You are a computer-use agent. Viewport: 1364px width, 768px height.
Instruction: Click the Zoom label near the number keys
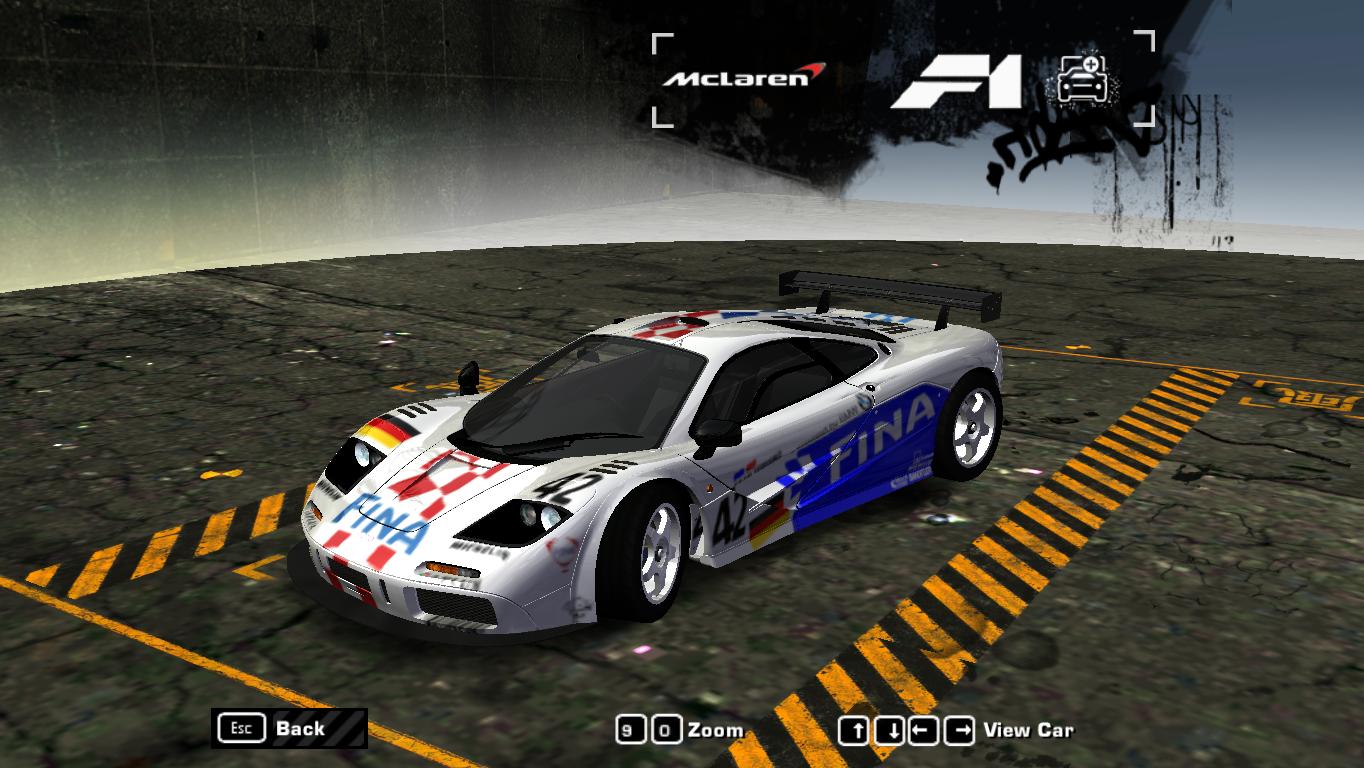click(714, 729)
